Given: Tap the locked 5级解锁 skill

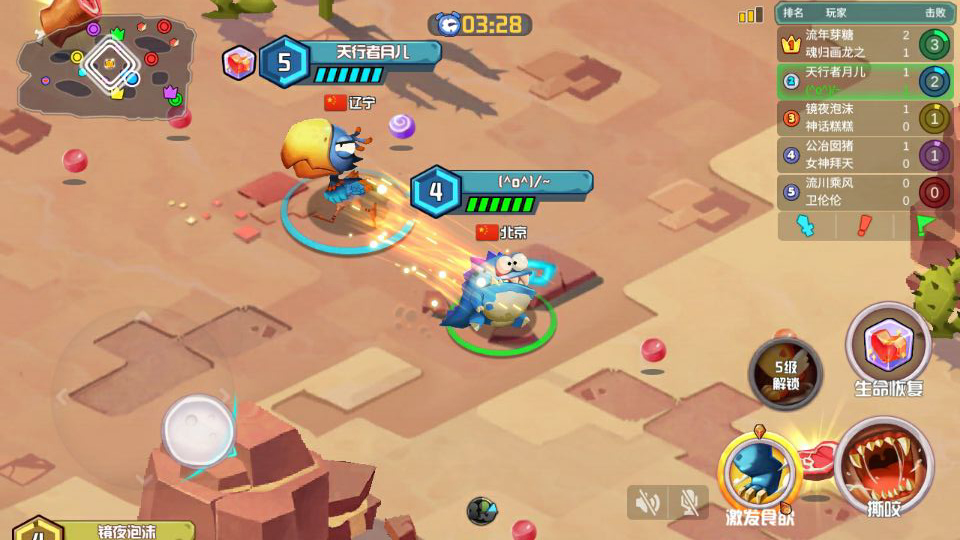Looking at the screenshot, I should pos(785,373).
